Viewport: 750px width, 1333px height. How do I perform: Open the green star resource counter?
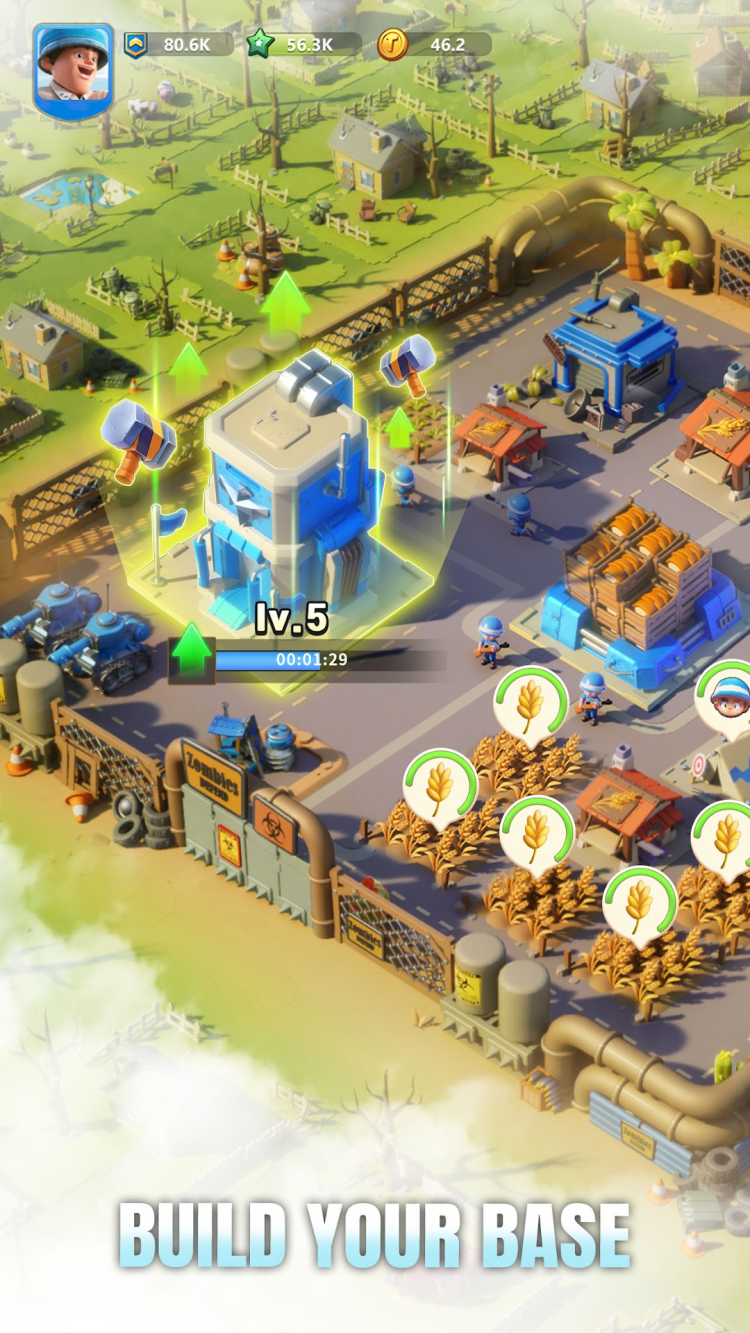304,44
